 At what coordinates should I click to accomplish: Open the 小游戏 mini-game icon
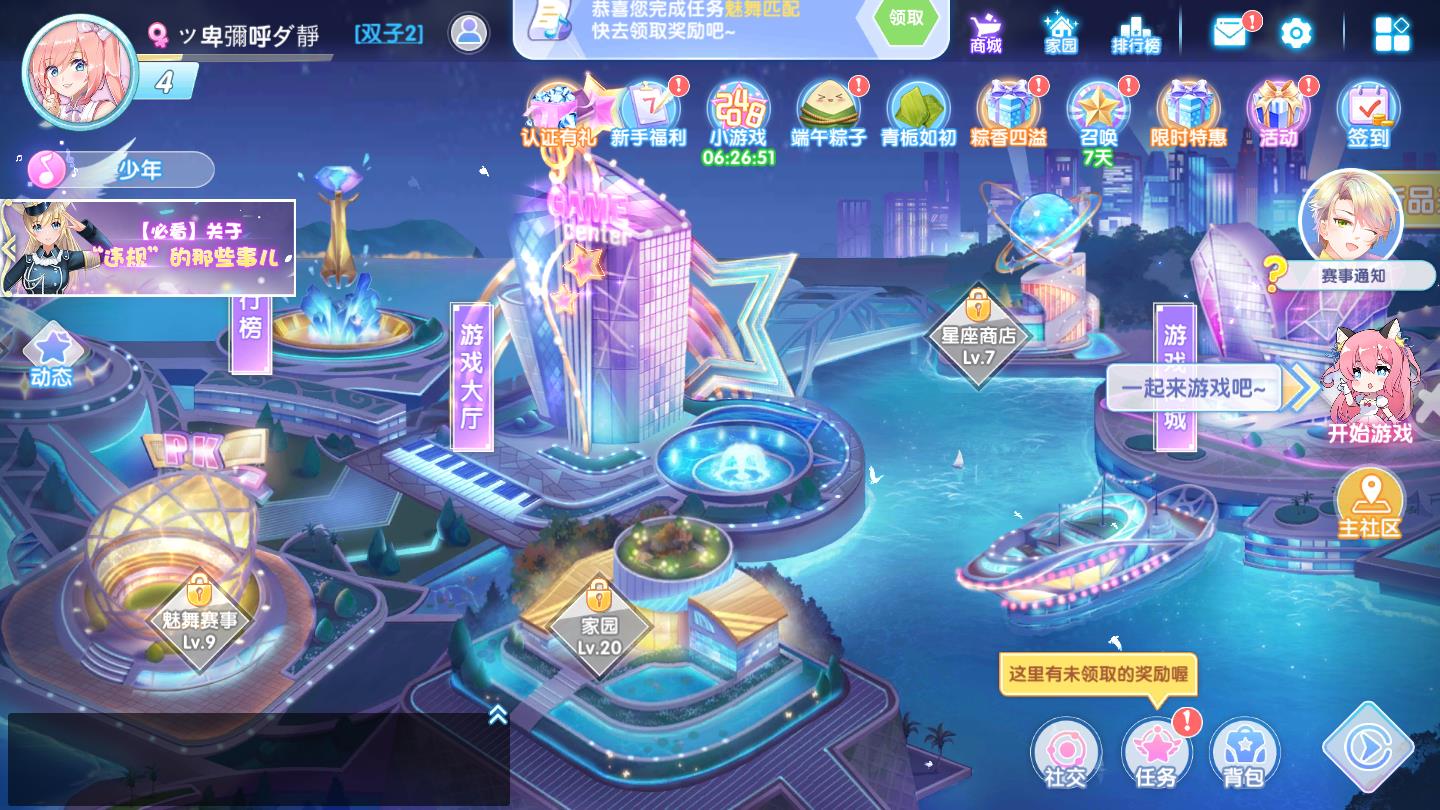pyautogui.click(x=738, y=113)
